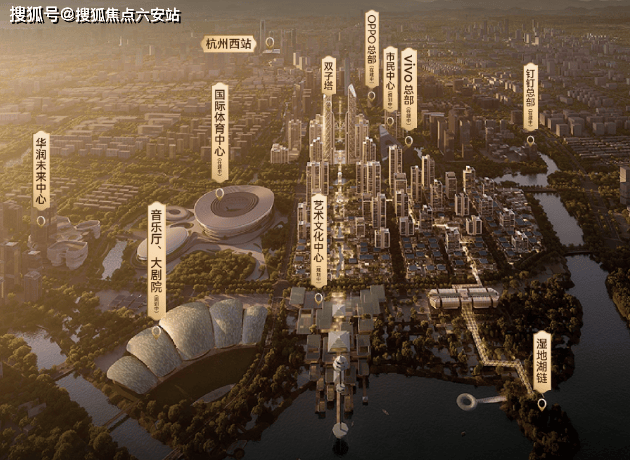Click the 国际体育中心 location marker
Screen dimensions: 630x460
(220, 130)
